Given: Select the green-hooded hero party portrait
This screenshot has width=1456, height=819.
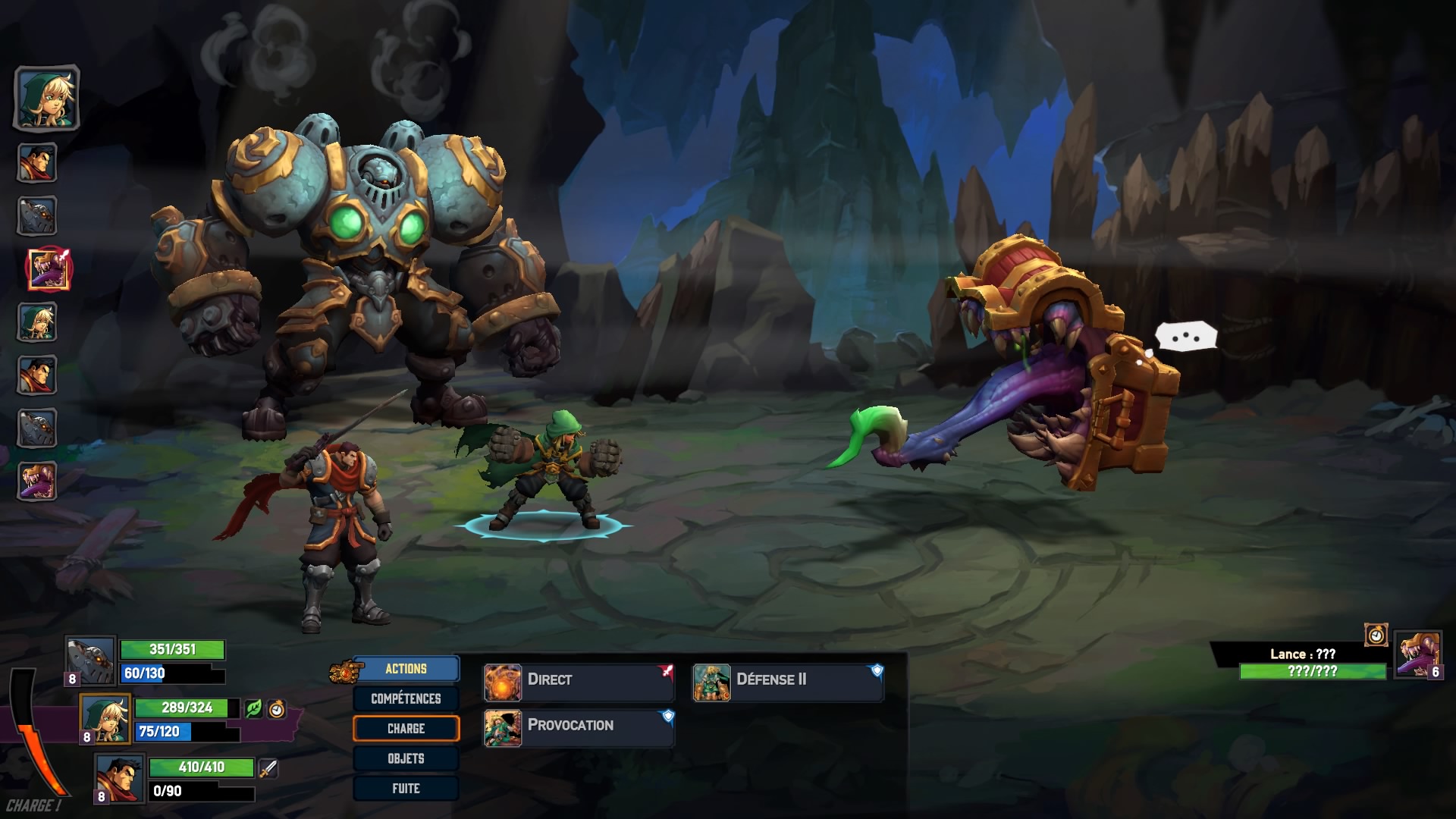Looking at the screenshot, I should pos(105,719).
